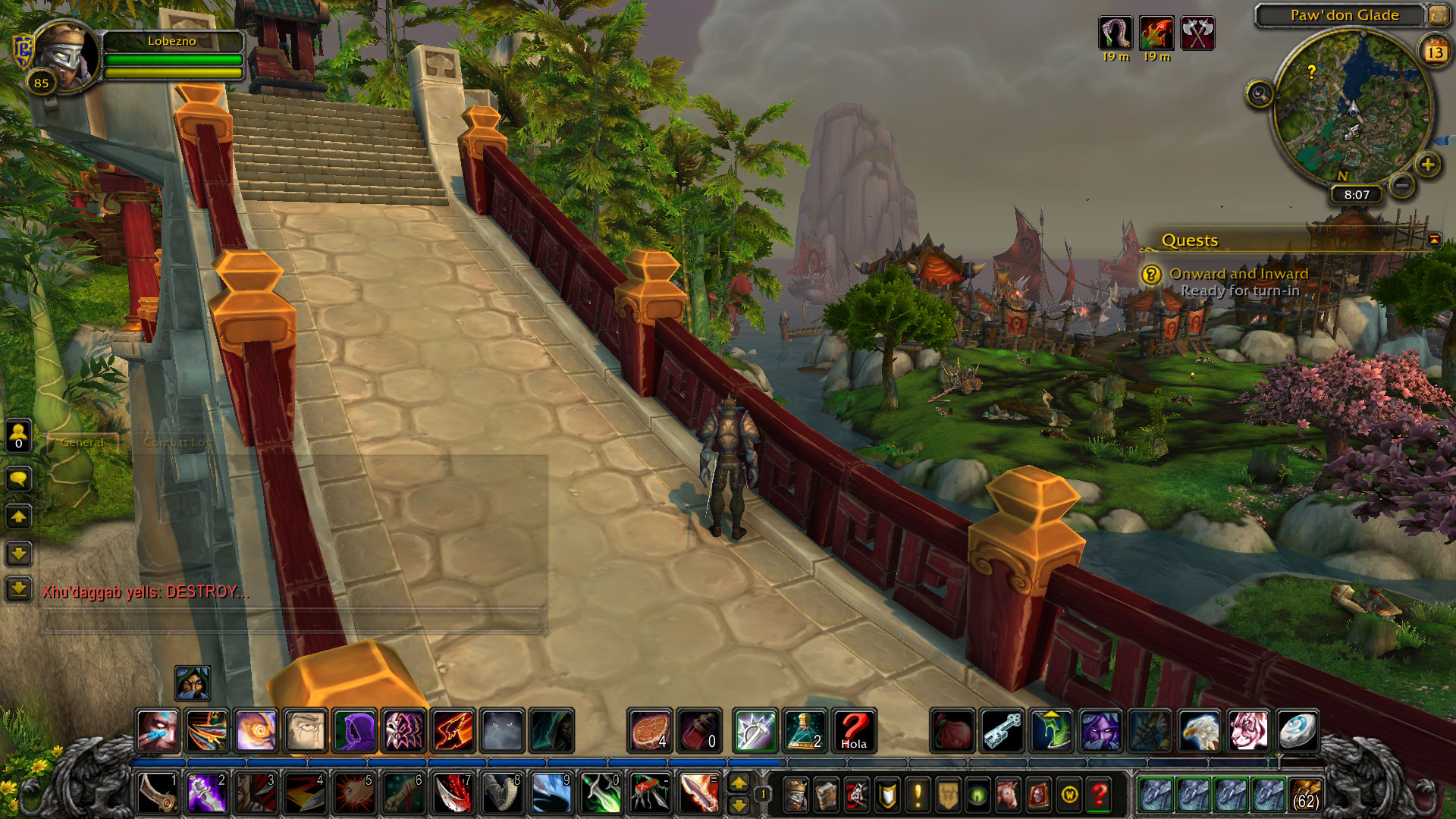This screenshot has width=1456, height=819.
Task: Select the General chat tab
Action: [x=82, y=442]
